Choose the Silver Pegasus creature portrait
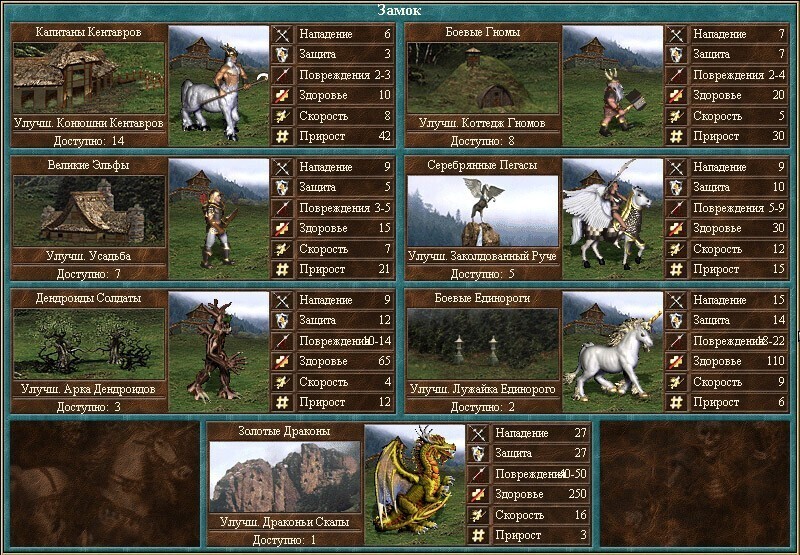The height and width of the screenshot is (555, 800). tap(612, 218)
